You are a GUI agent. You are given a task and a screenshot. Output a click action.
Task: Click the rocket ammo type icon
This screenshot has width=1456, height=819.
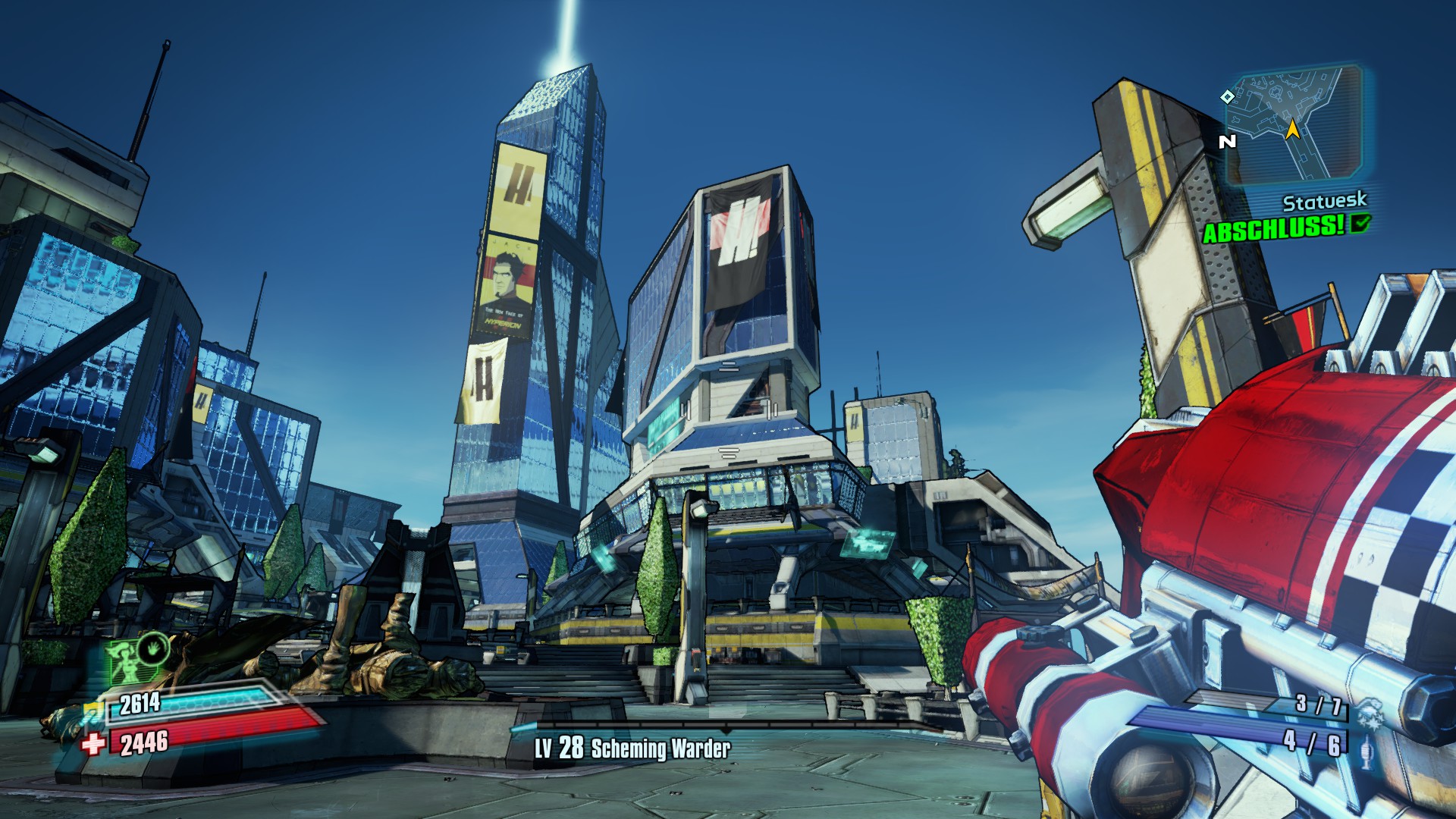pos(1367,754)
